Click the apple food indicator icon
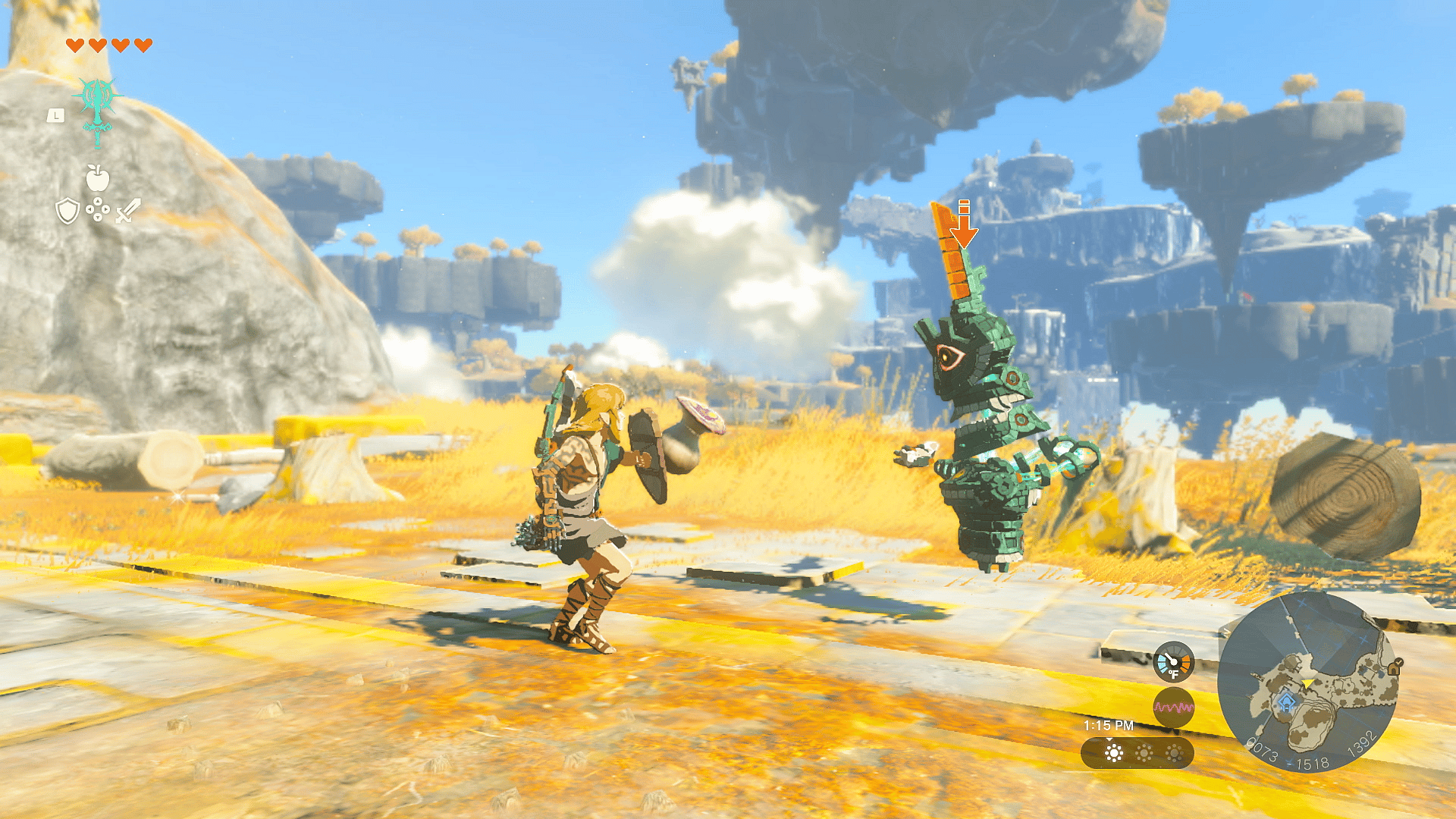This screenshot has height=819, width=1456. pyautogui.click(x=97, y=177)
